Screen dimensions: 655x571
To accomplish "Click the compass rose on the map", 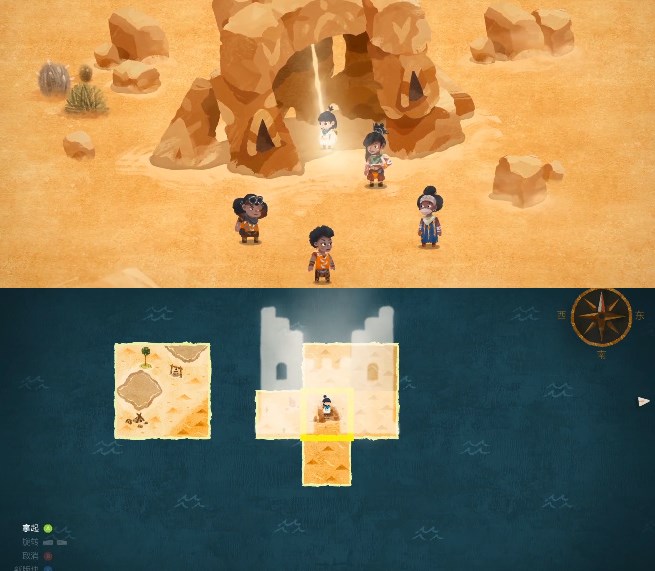I will (601, 318).
